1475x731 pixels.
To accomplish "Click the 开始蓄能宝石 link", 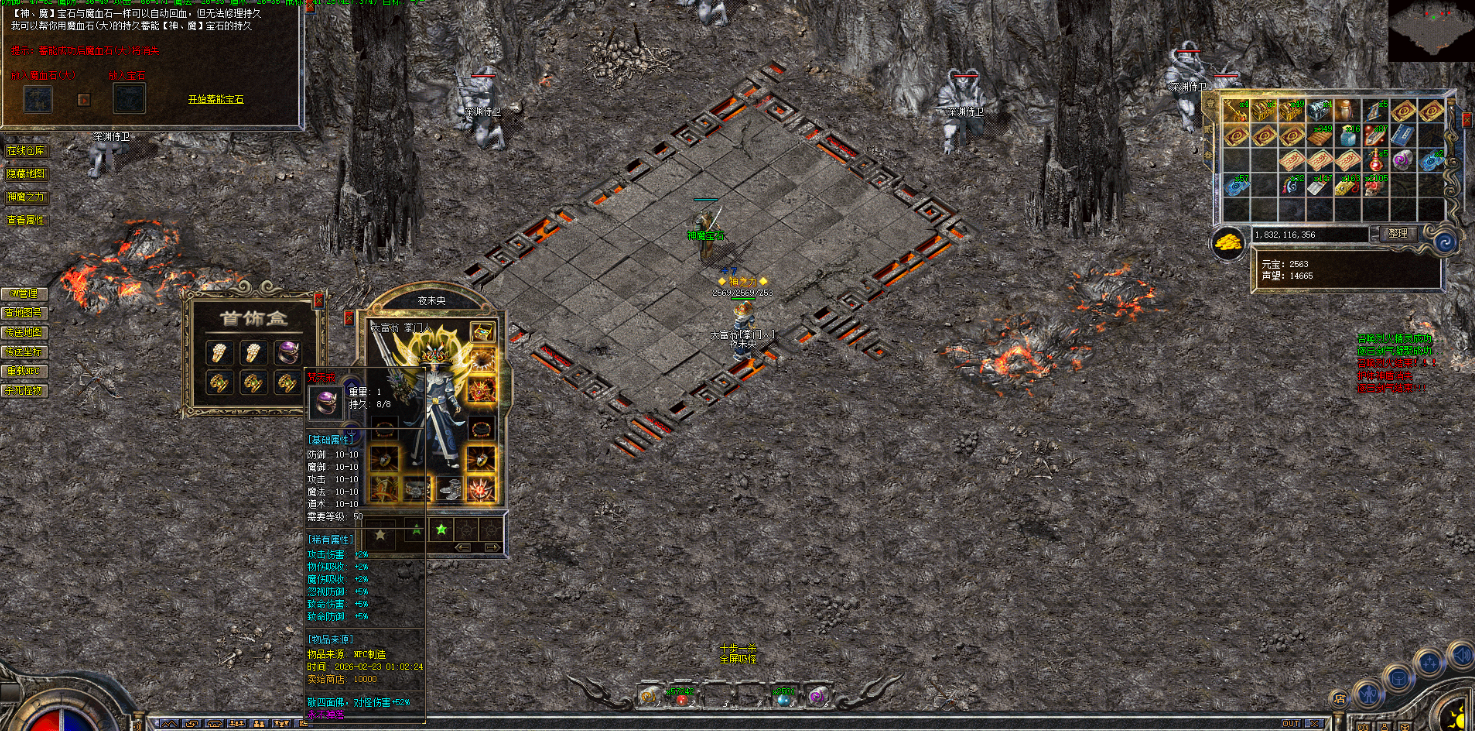I will pyautogui.click(x=215, y=99).
